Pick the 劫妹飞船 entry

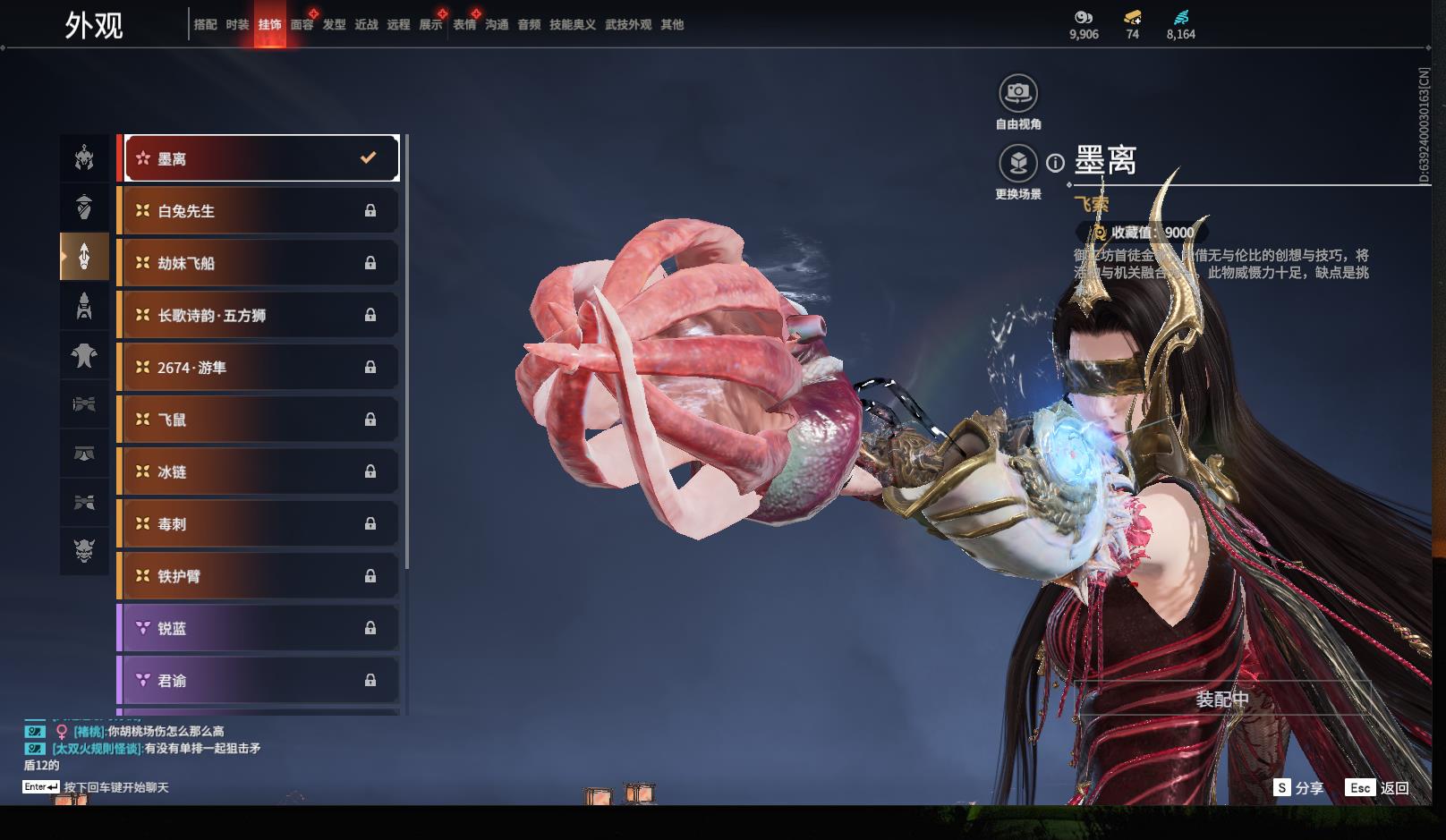[x=259, y=263]
